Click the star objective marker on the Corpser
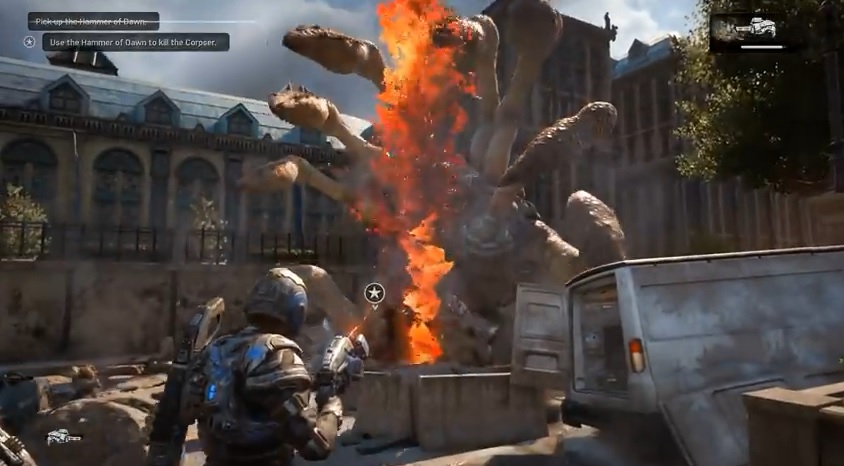 click(374, 292)
